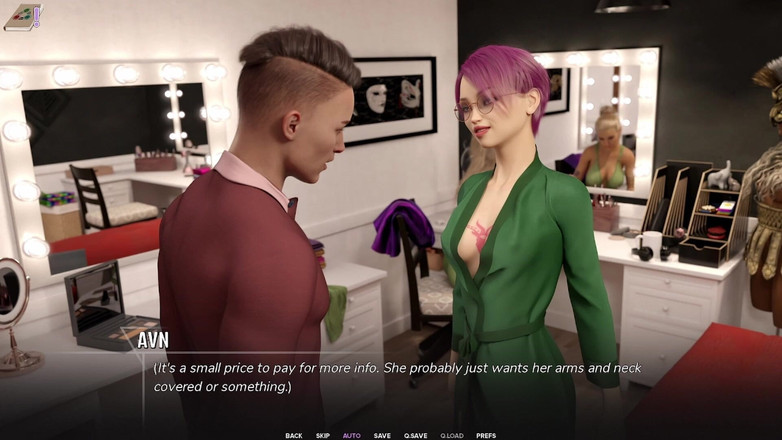Toggle AUTO advance mode

[x=352, y=435]
